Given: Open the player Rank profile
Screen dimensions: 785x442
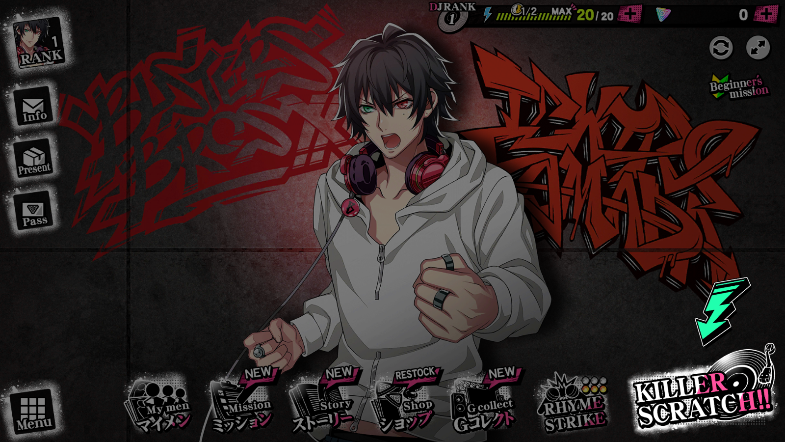Looking at the screenshot, I should click(x=39, y=42).
